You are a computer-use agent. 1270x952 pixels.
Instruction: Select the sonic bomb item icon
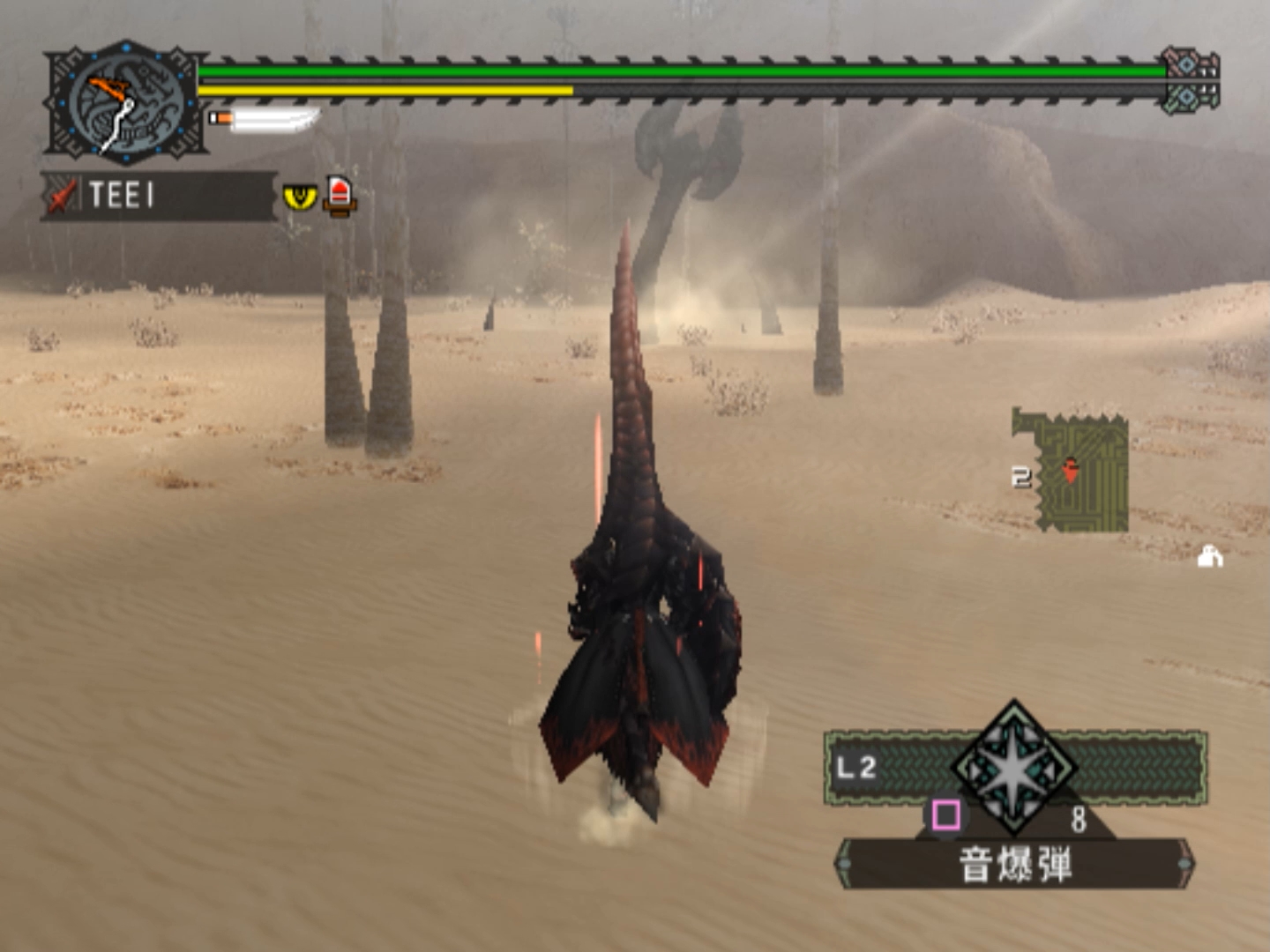(x=1014, y=769)
